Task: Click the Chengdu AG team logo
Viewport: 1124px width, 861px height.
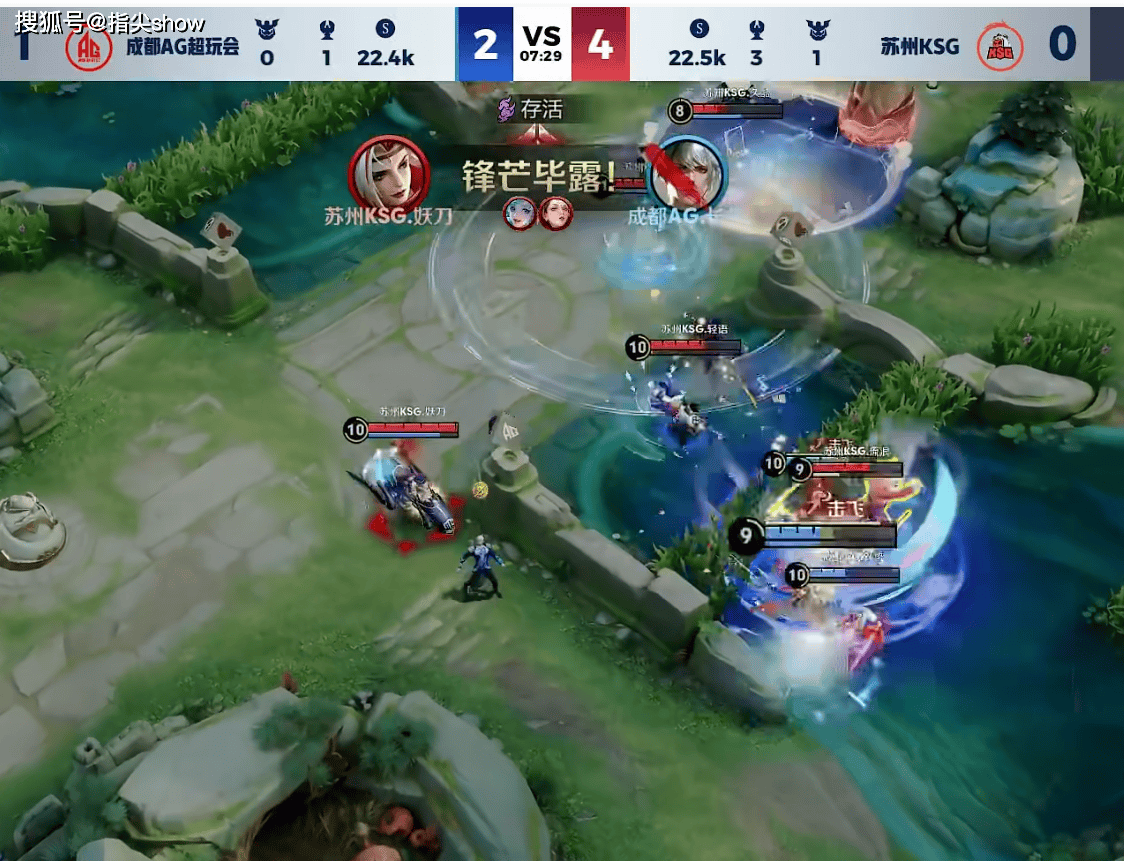Action: [89, 46]
